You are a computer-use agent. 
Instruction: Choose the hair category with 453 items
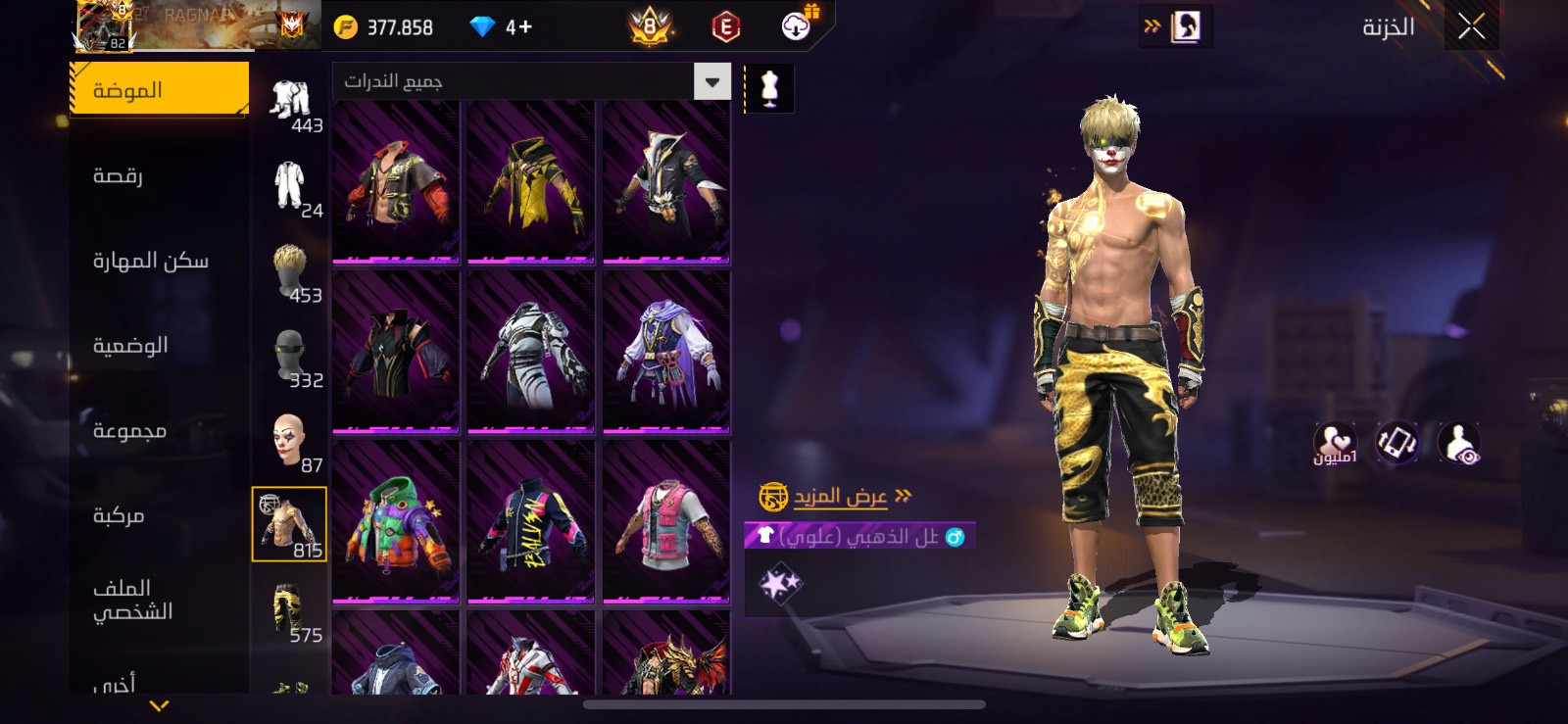[x=290, y=272]
